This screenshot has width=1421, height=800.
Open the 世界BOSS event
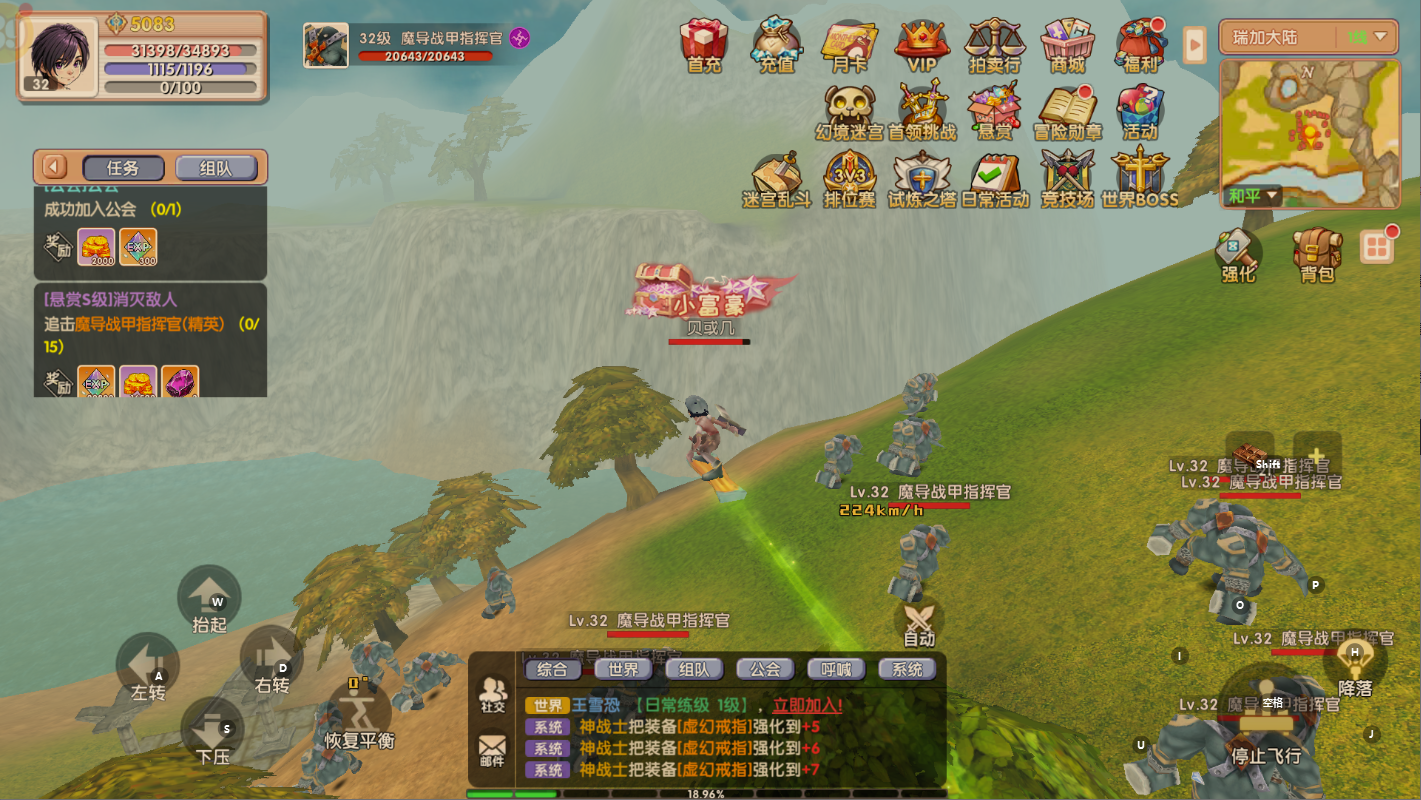pyautogui.click(x=1140, y=178)
